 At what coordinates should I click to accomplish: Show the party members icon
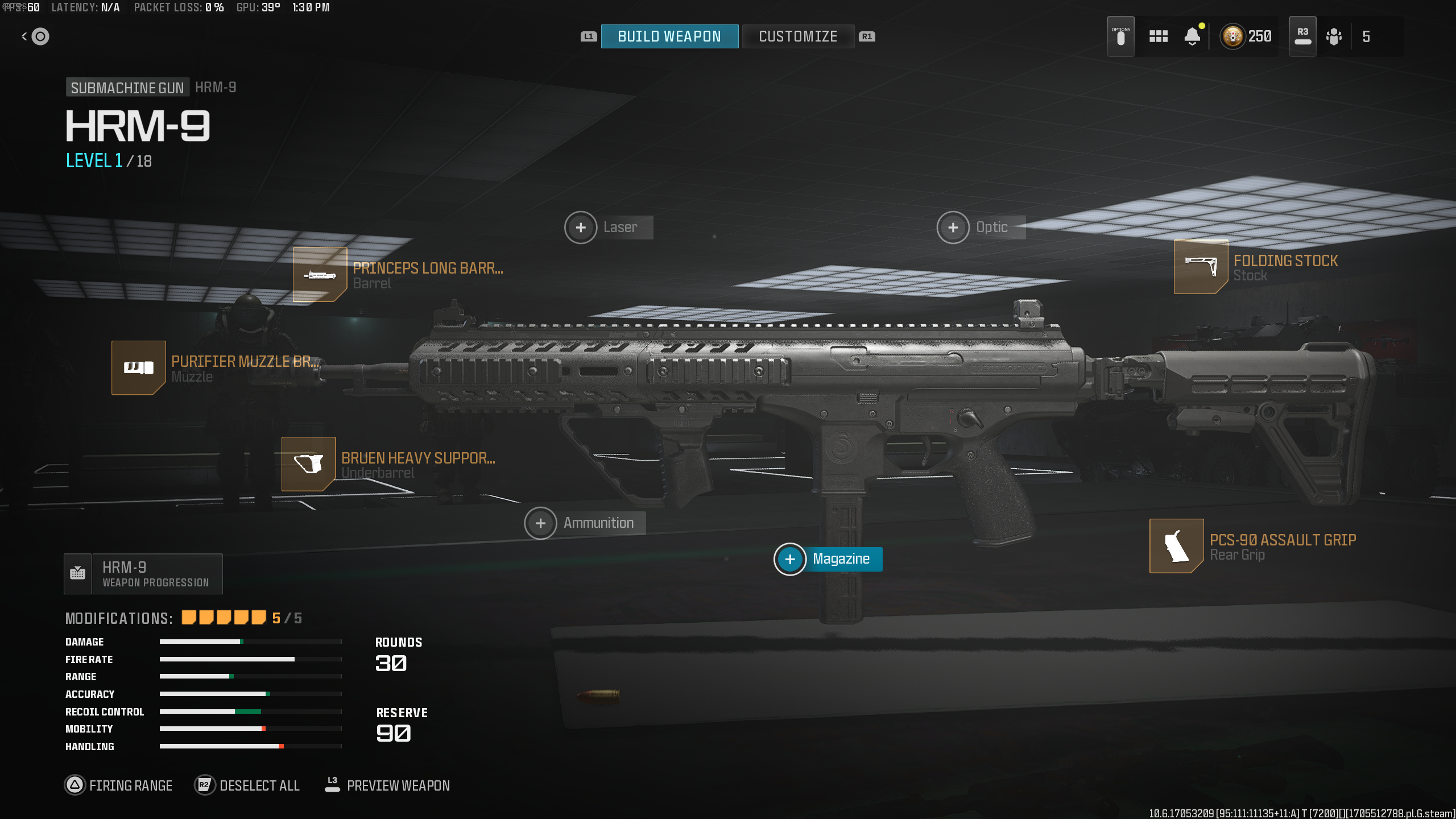point(1334,36)
